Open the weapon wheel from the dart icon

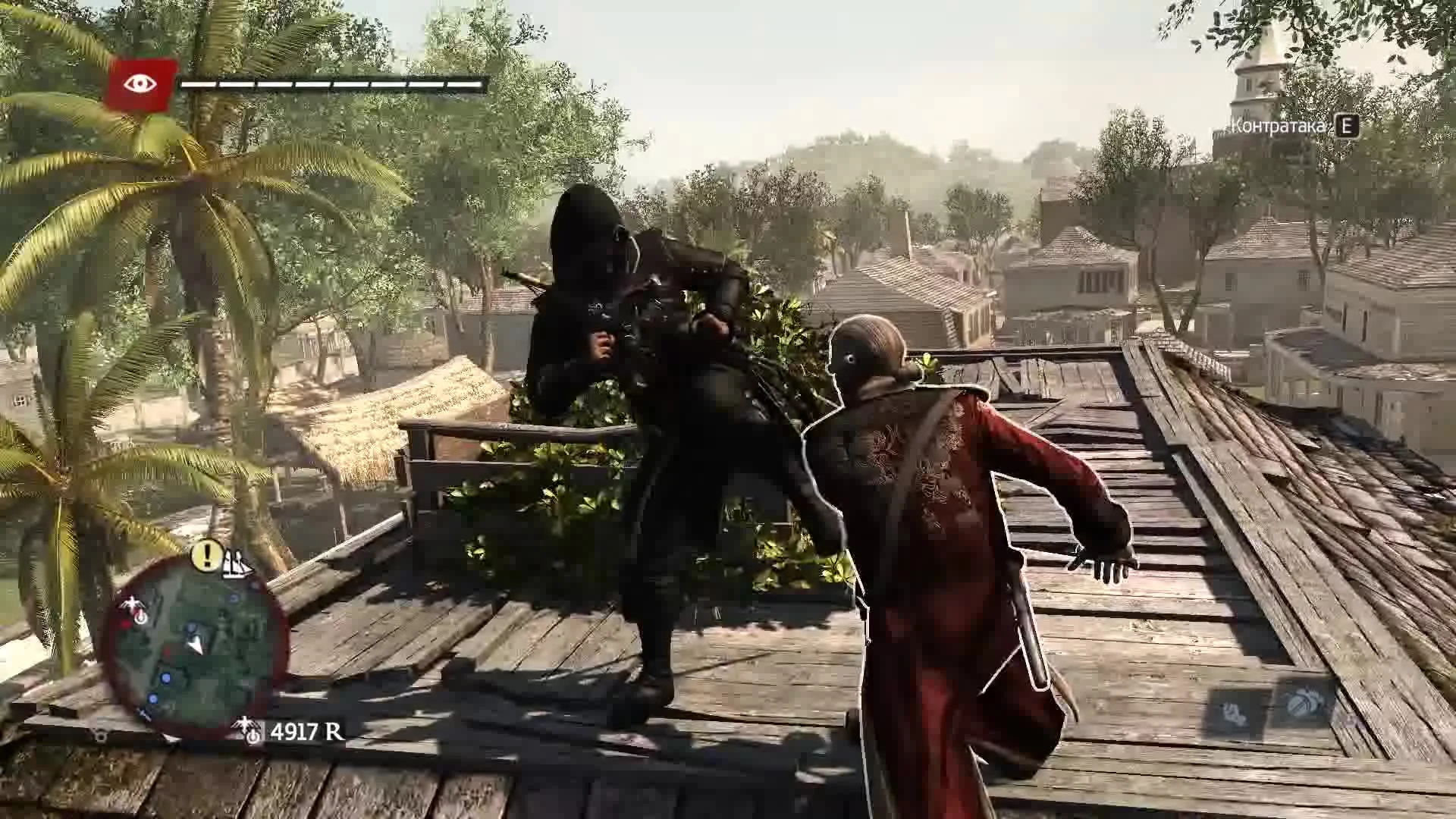click(x=1232, y=711)
